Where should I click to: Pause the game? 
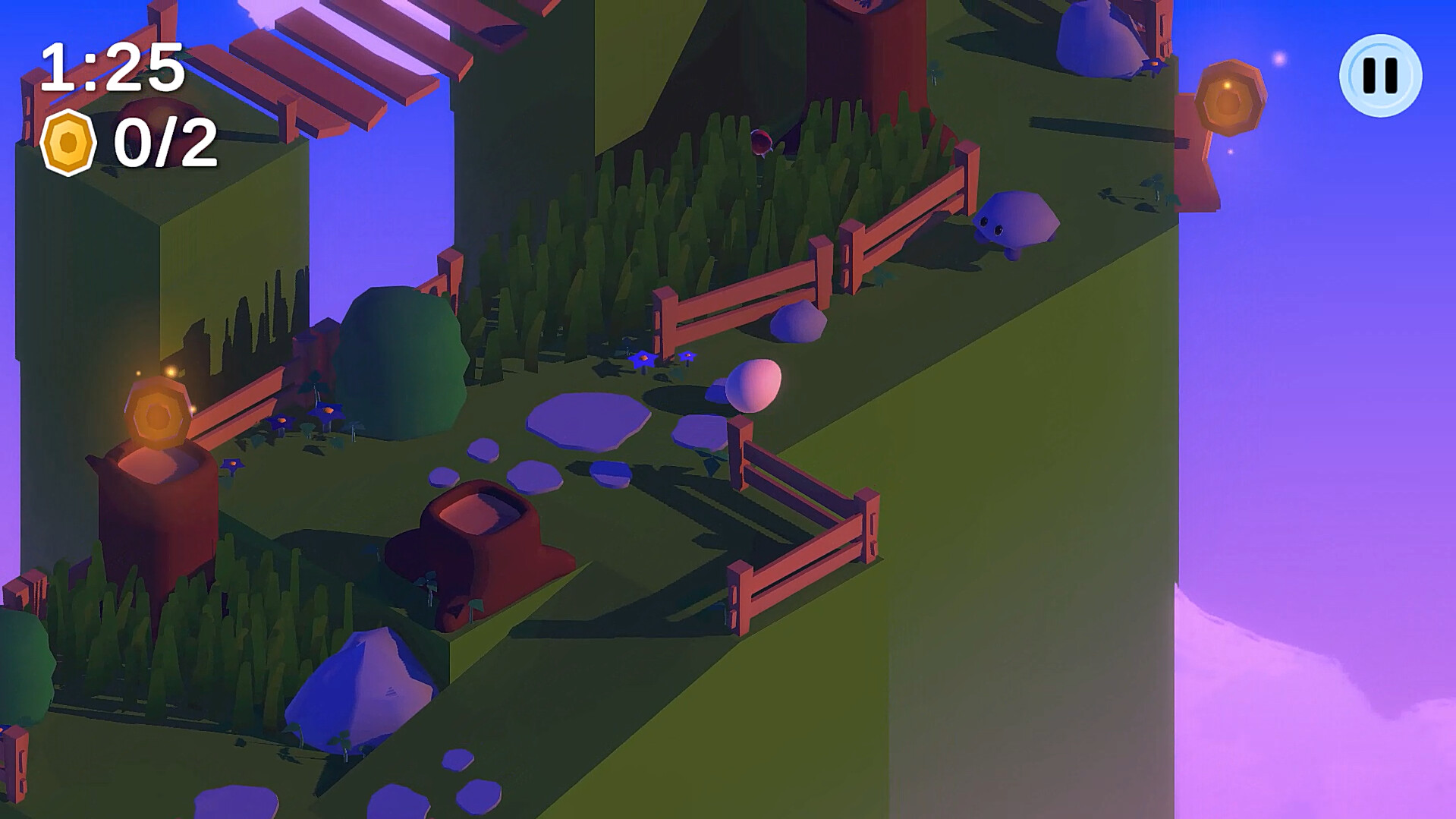click(1381, 74)
